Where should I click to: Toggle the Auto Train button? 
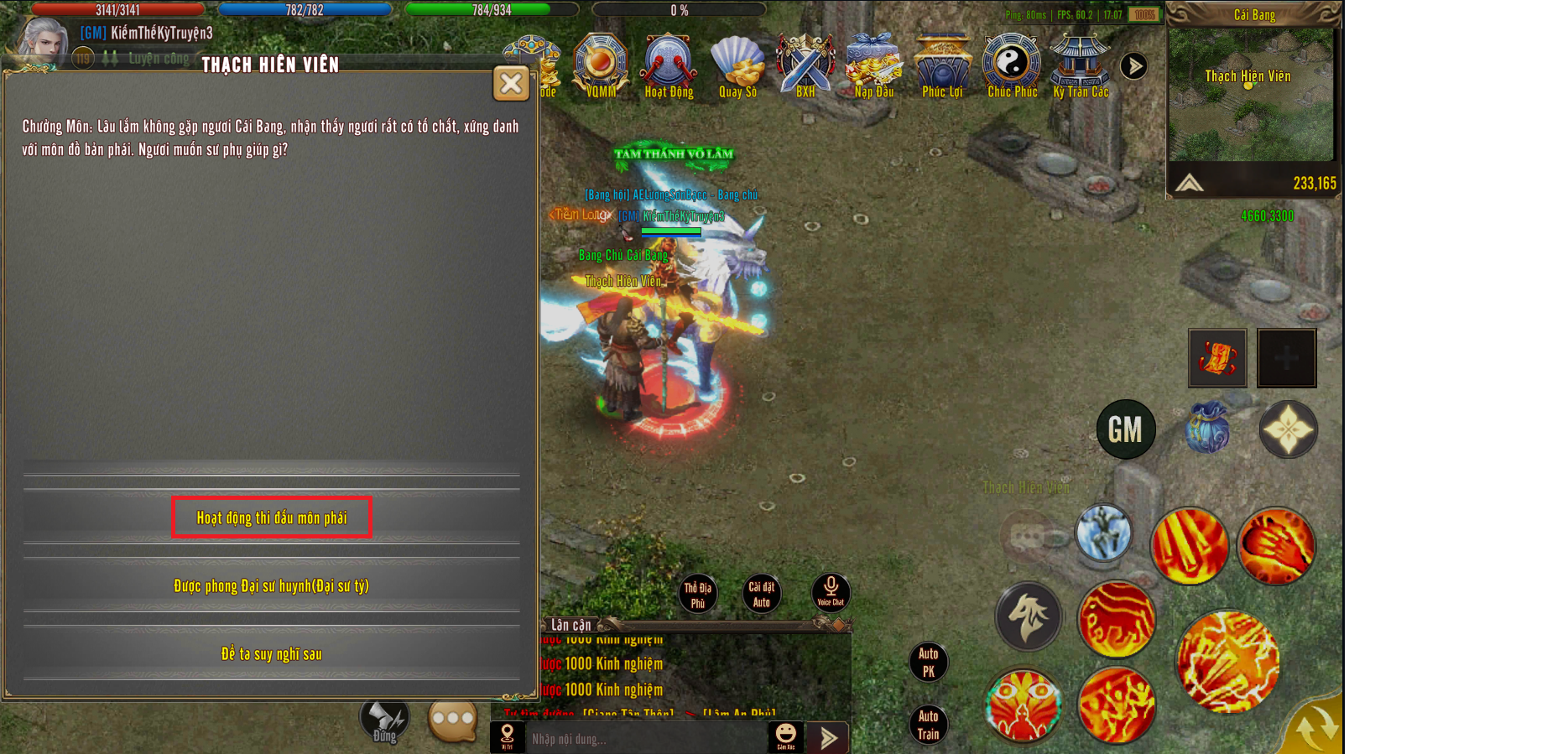928,725
